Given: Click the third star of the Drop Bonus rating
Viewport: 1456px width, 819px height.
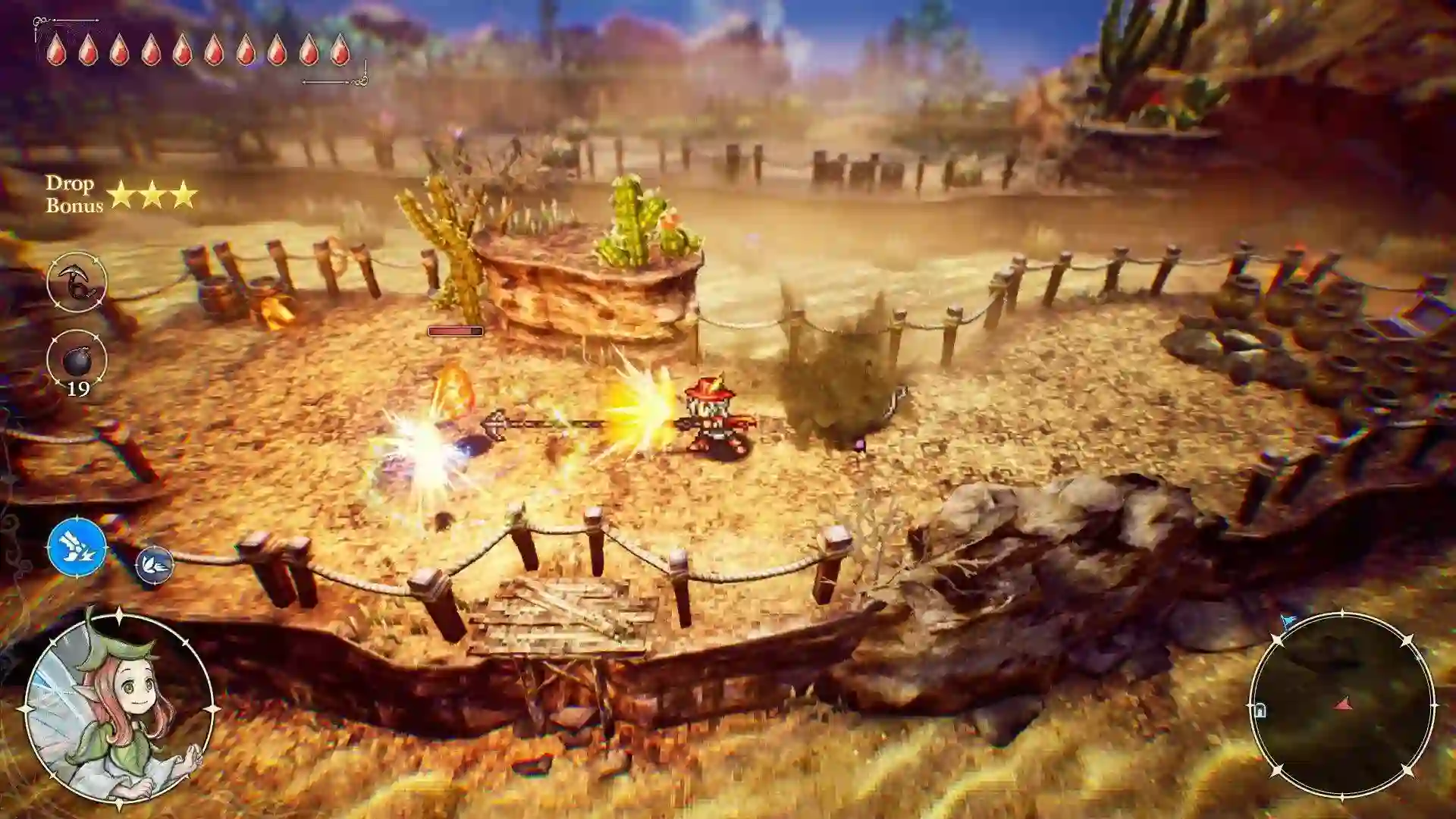Looking at the screenshot, I should pyautogui.click(x=184, y=192).
